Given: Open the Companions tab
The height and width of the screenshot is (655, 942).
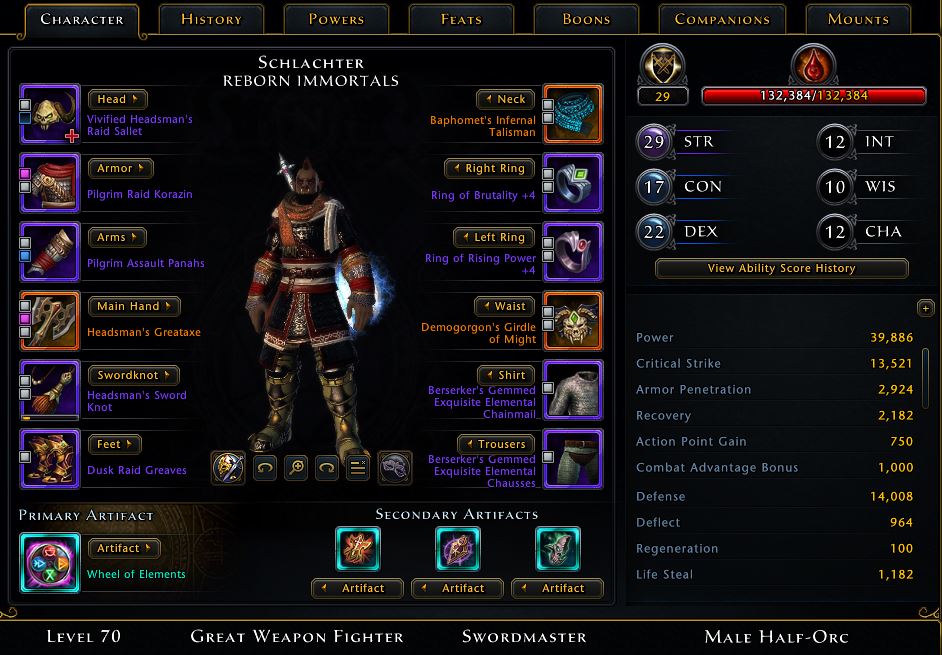Looking at the screenshot, I should (x=722, y=19).
